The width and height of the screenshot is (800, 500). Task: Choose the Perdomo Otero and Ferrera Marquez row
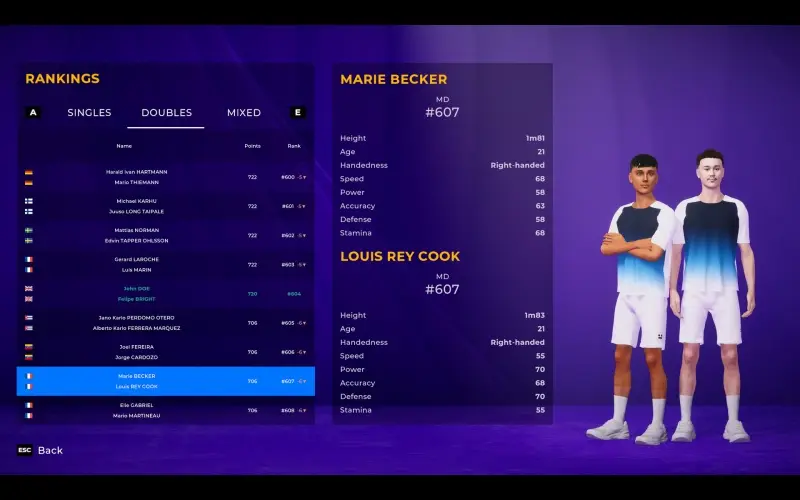click(x=165, y=323)
